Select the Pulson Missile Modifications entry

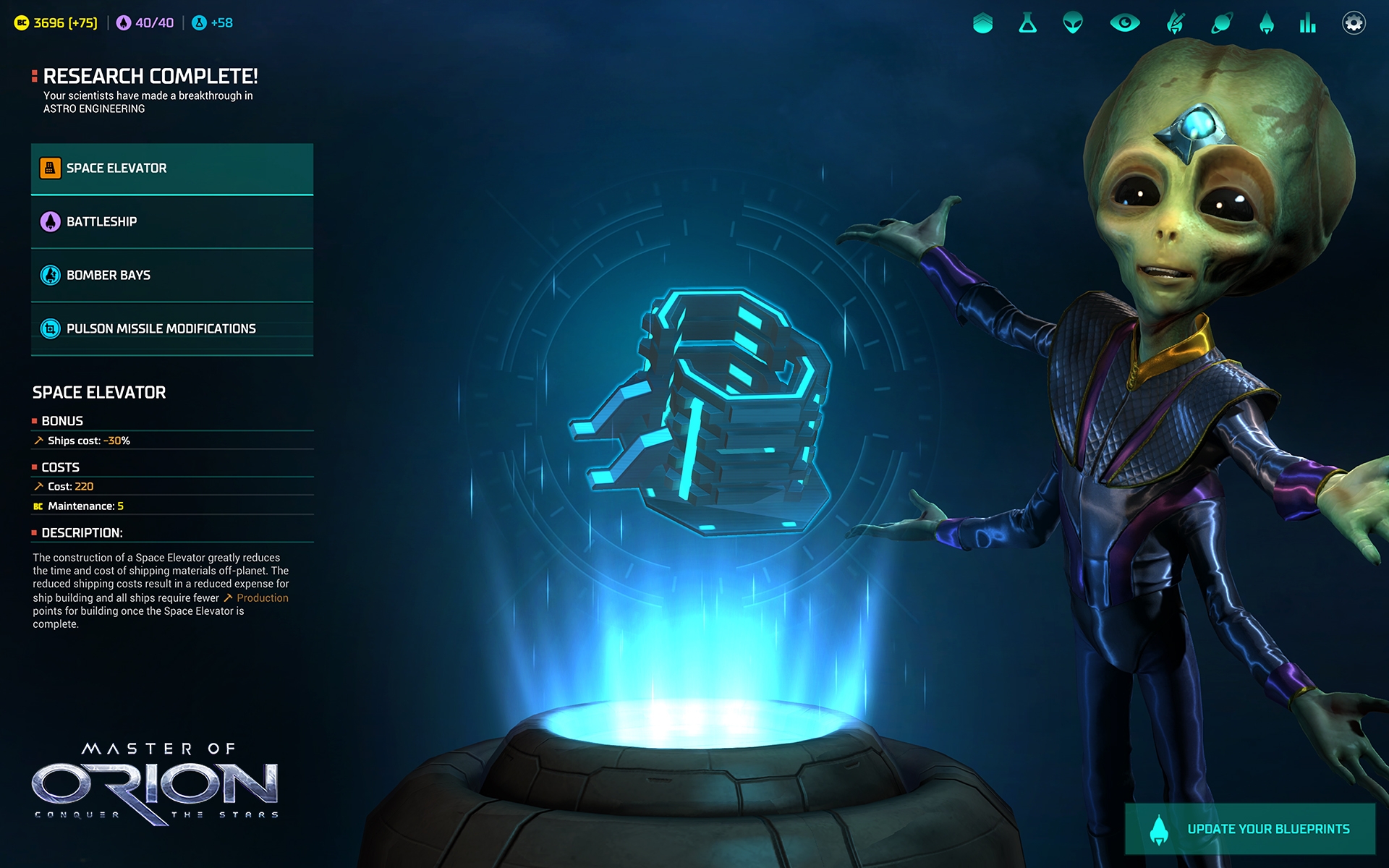(161, 328)
